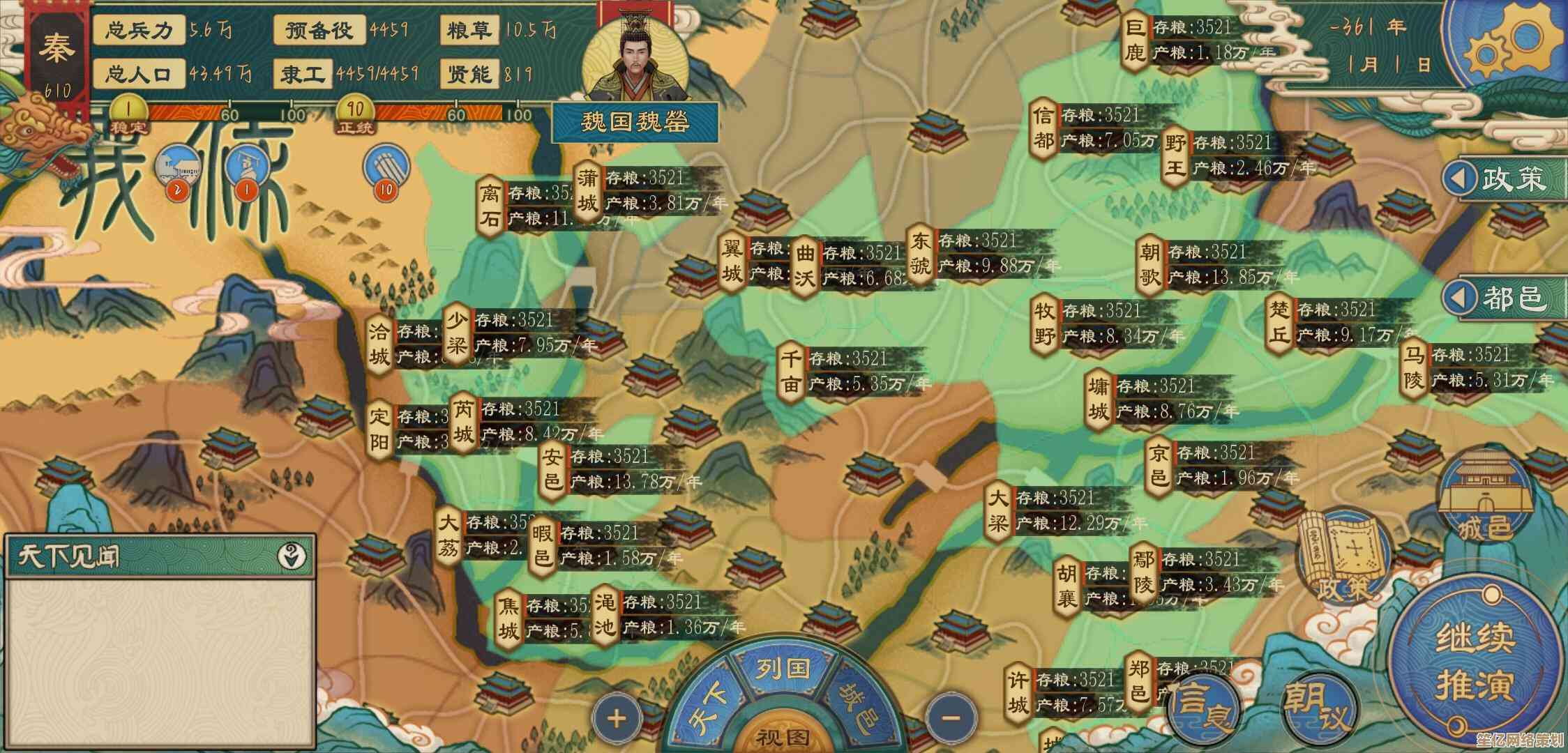Zoom in with the plus button
Image resolution: width=1568 pixels, height=753 pixels.
click(x=617, y=718)
